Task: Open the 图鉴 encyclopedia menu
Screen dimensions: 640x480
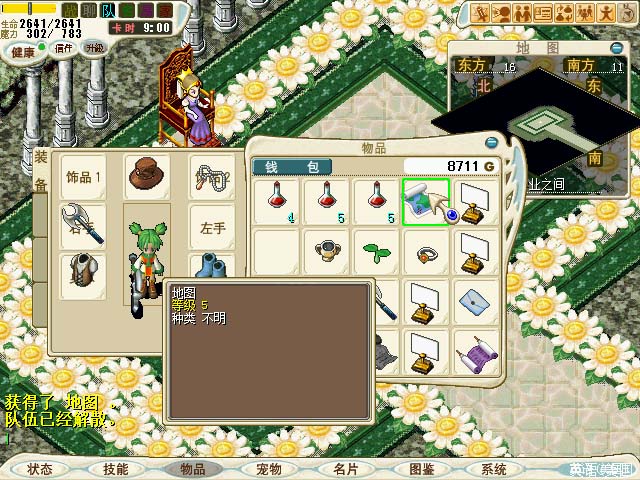Action: click(x=421, y=469)
